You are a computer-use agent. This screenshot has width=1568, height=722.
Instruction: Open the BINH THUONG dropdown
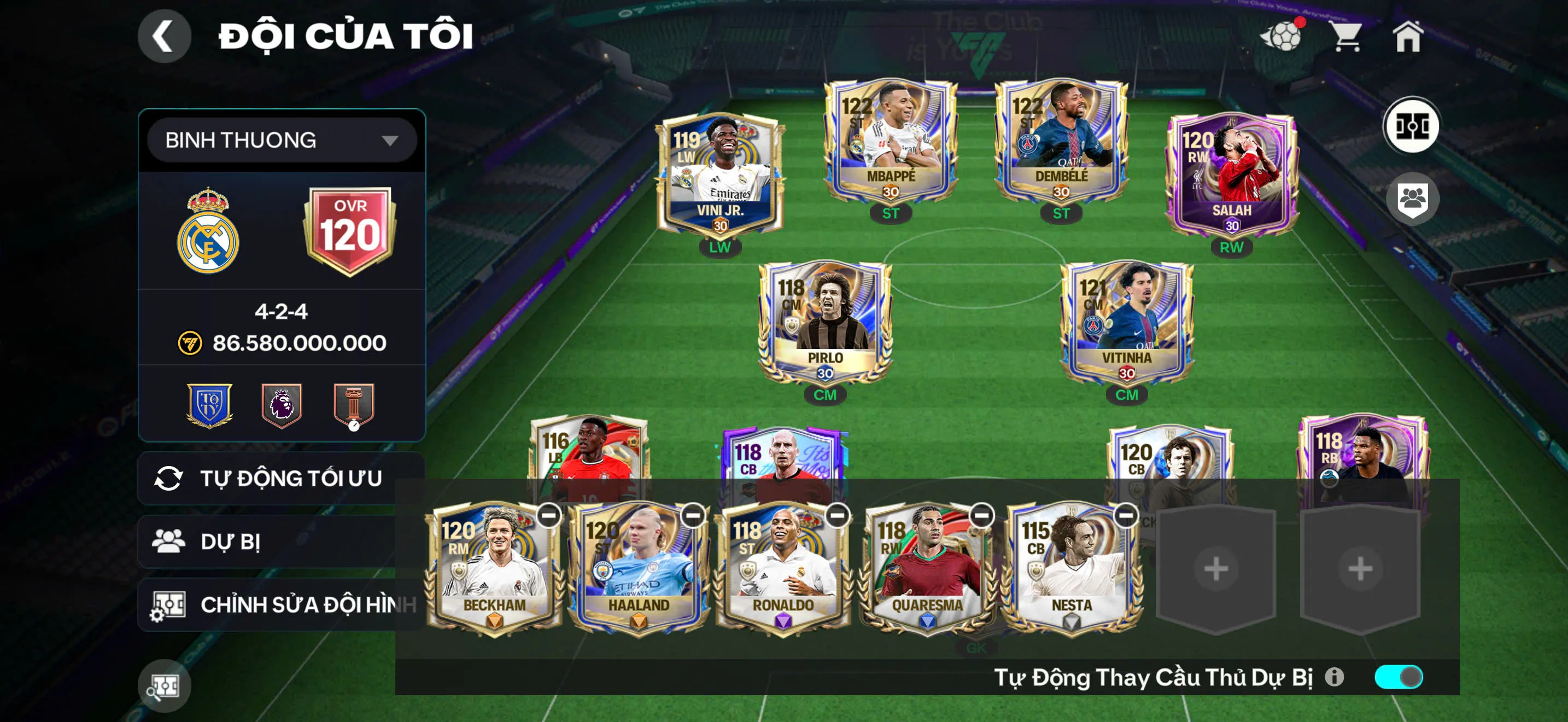281,139
